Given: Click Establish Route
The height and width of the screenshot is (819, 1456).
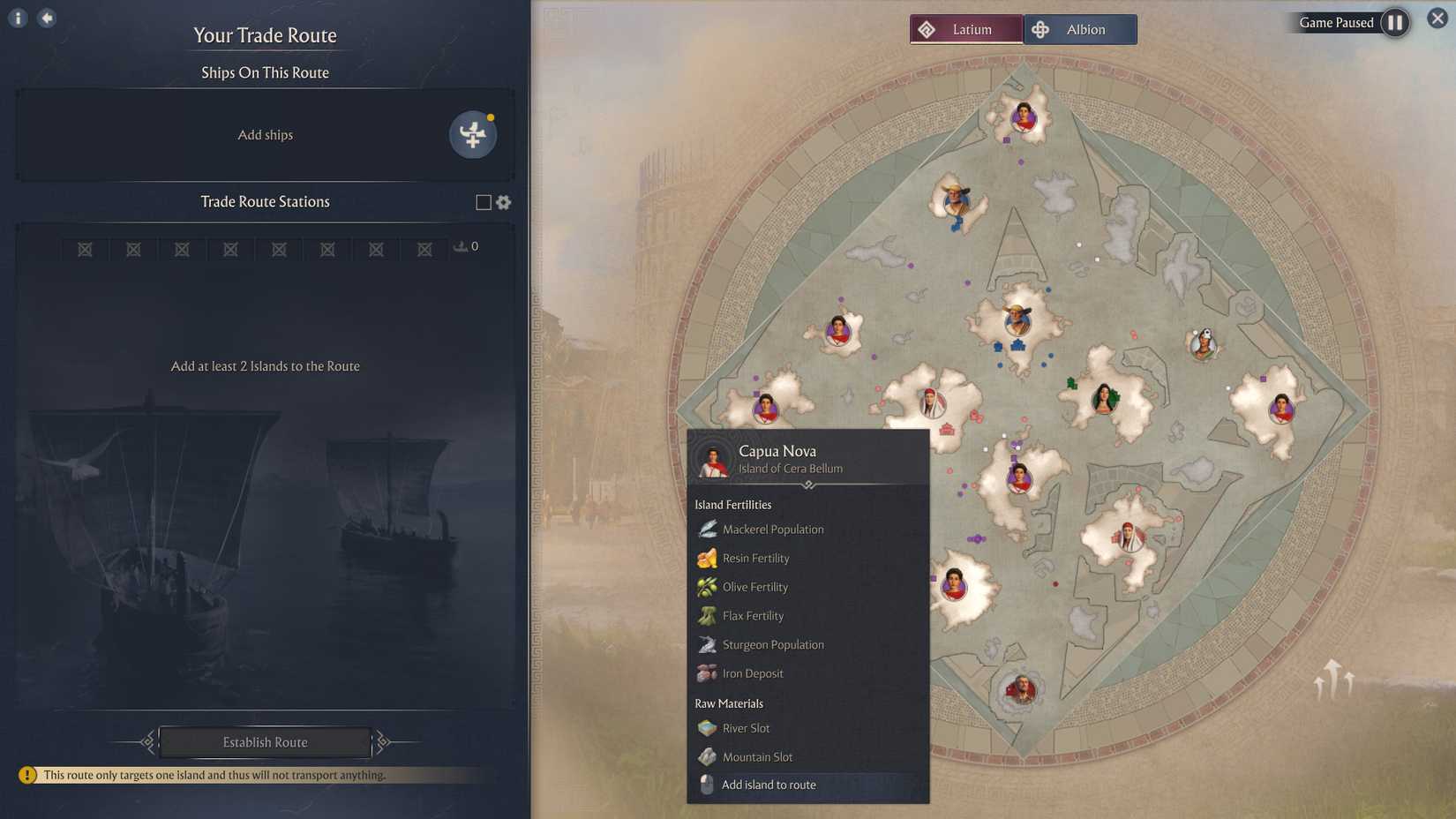Looking at the screenshot, I should 265,742.
